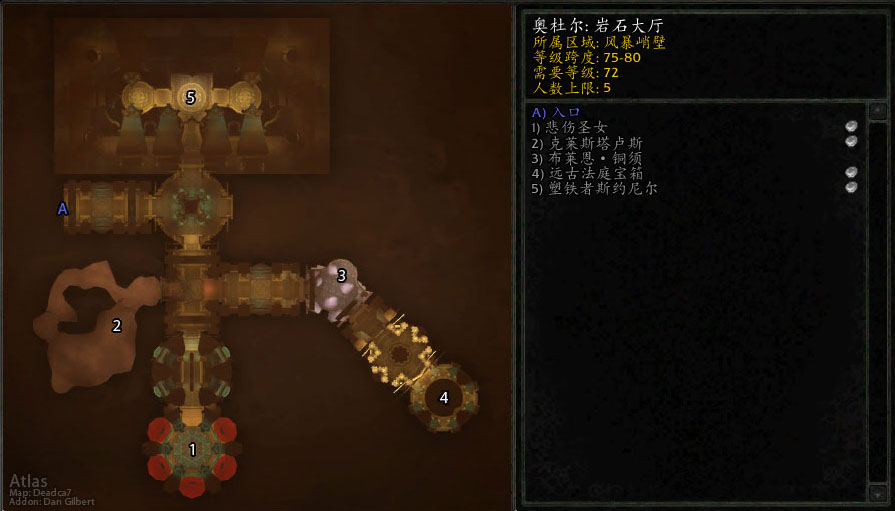895x511 pixels.
Task: Open the loot icon beside 塑铁者斯约尼尔
Action: point(851,188)
